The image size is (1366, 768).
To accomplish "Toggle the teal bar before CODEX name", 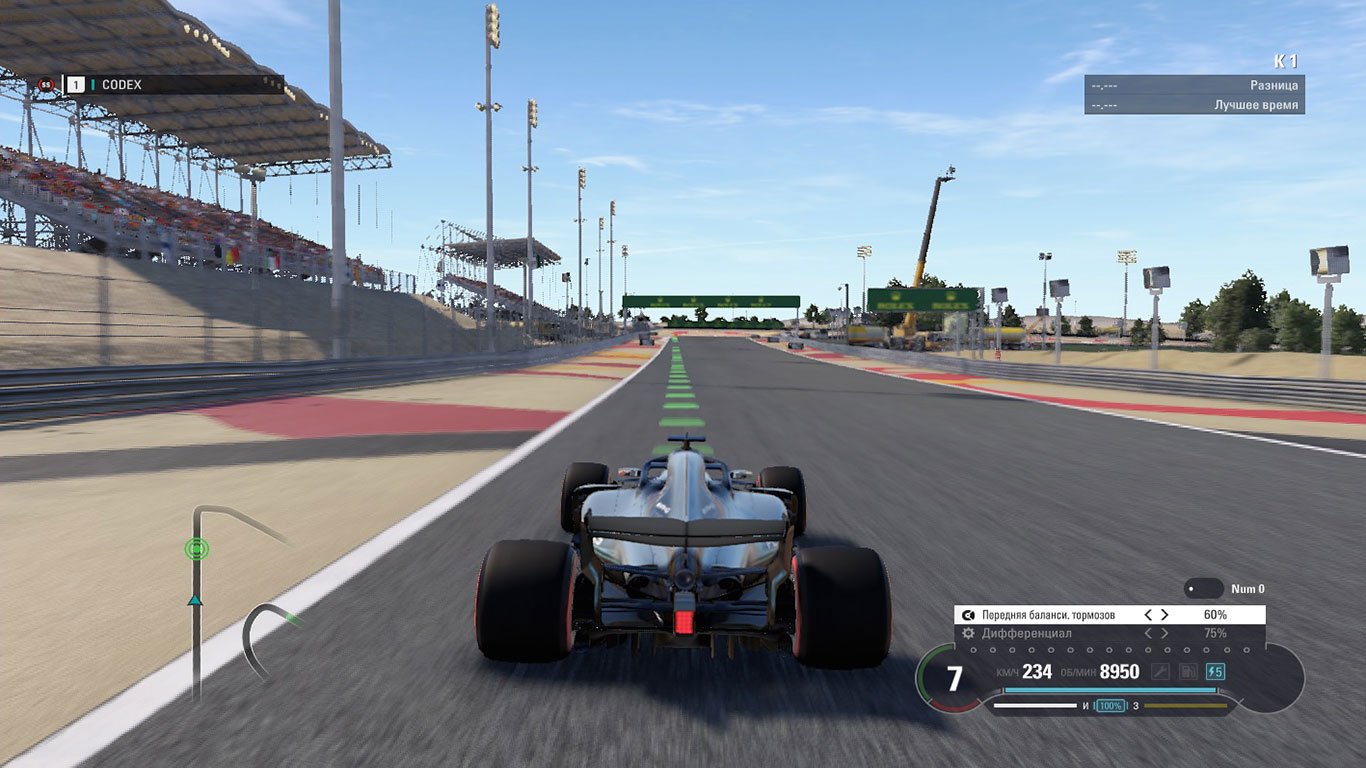I will tap(93, 84).
